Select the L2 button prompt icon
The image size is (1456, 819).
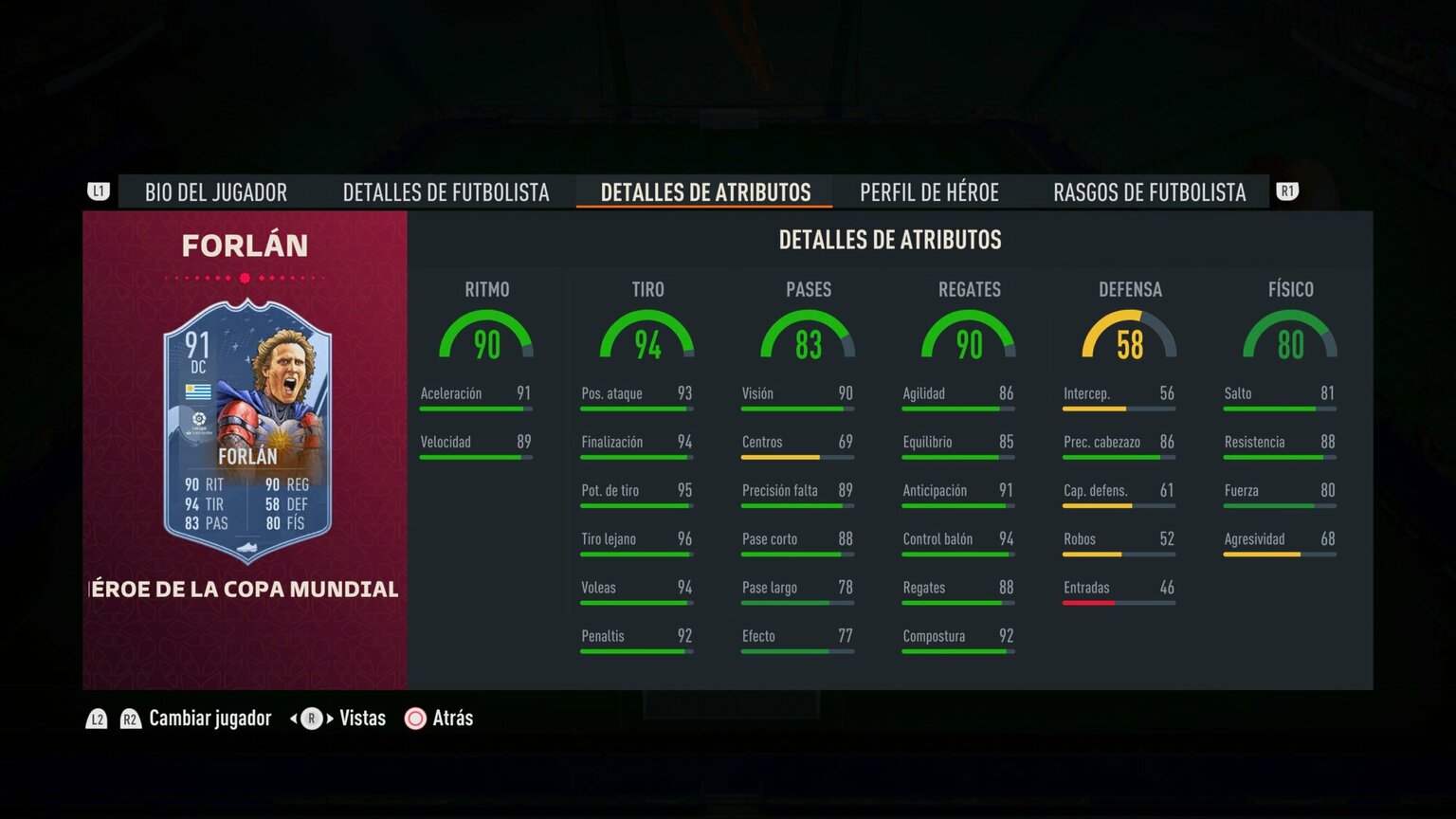(96, 719)
